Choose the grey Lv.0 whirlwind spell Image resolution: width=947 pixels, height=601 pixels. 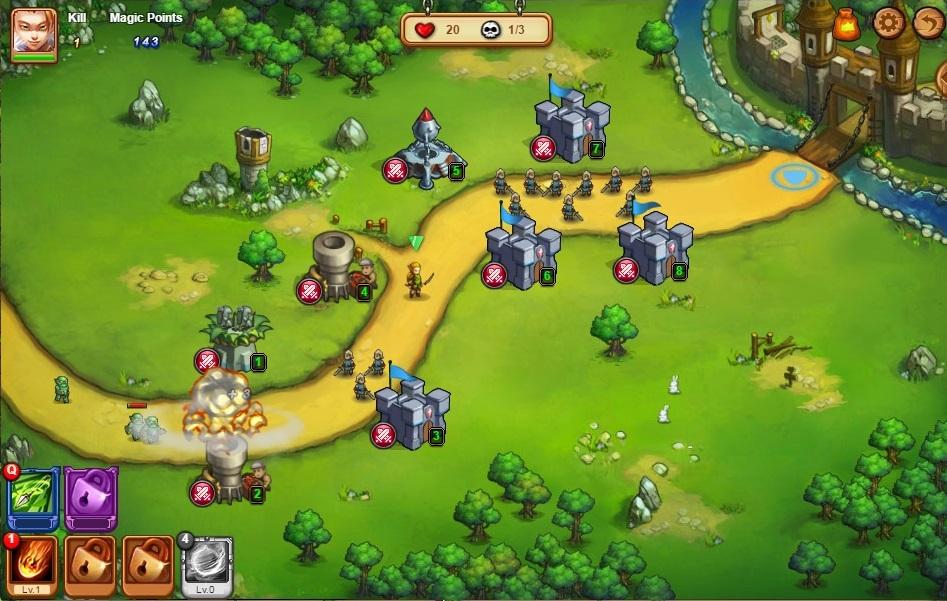[206, 564]
